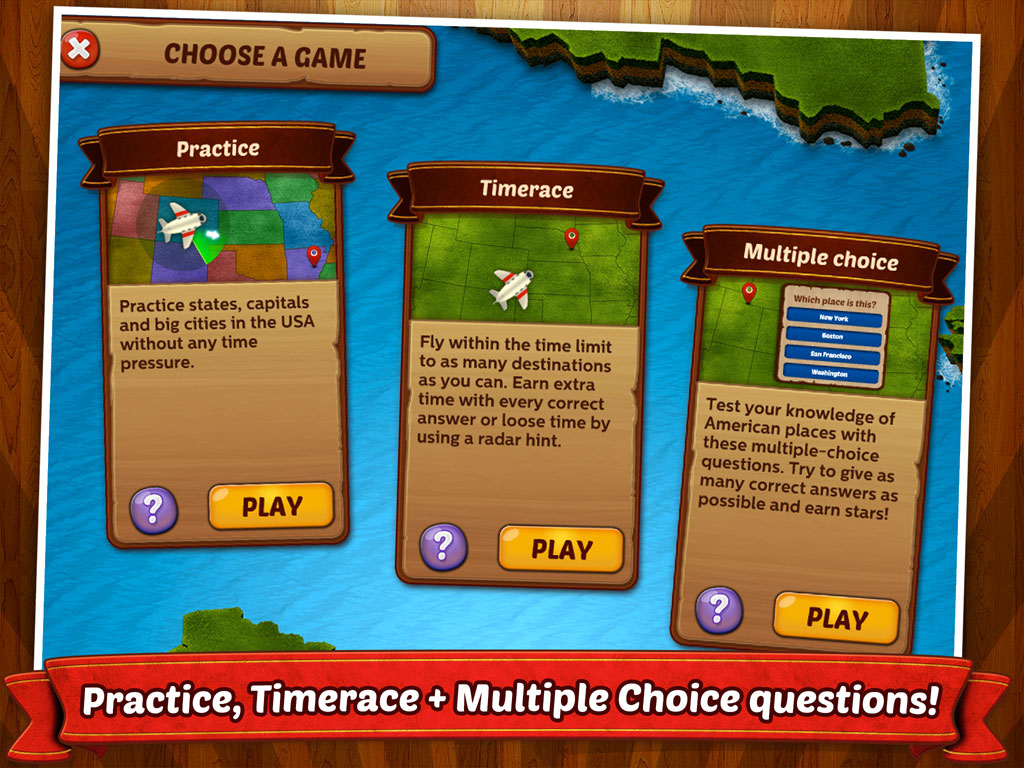
Task: Tap Multiple choice help question mark
Action: 718,609
